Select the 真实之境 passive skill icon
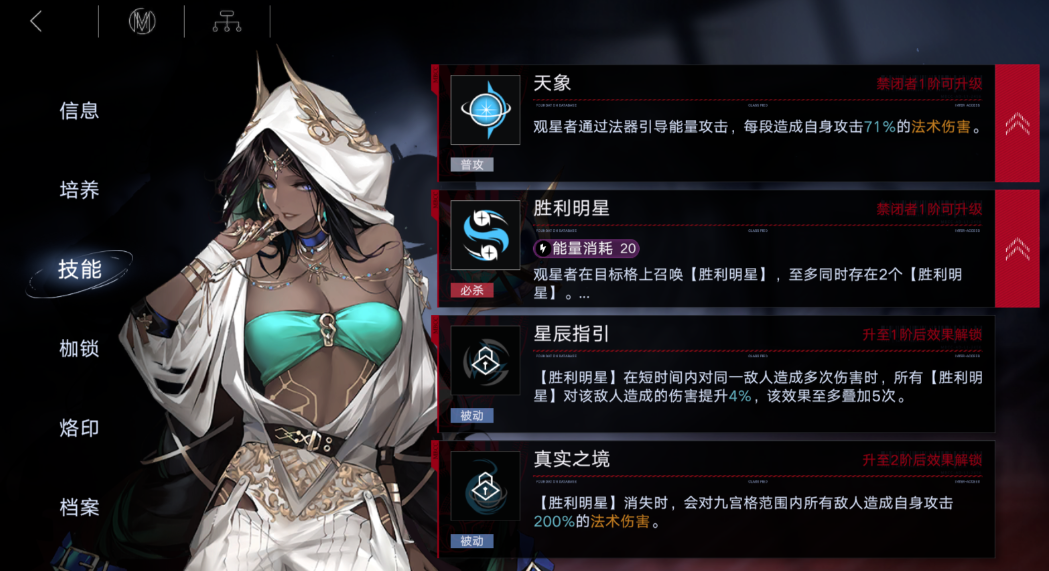 [485, 487]
